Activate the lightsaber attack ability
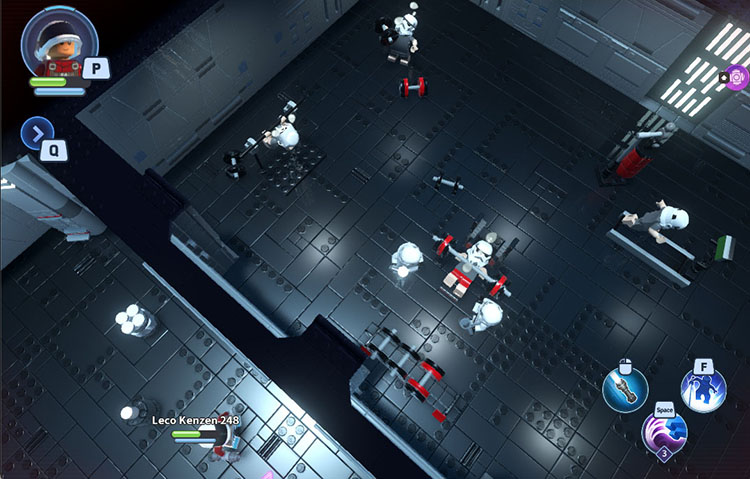The width and height of the screenshot is (750, 479). (625, 389)
